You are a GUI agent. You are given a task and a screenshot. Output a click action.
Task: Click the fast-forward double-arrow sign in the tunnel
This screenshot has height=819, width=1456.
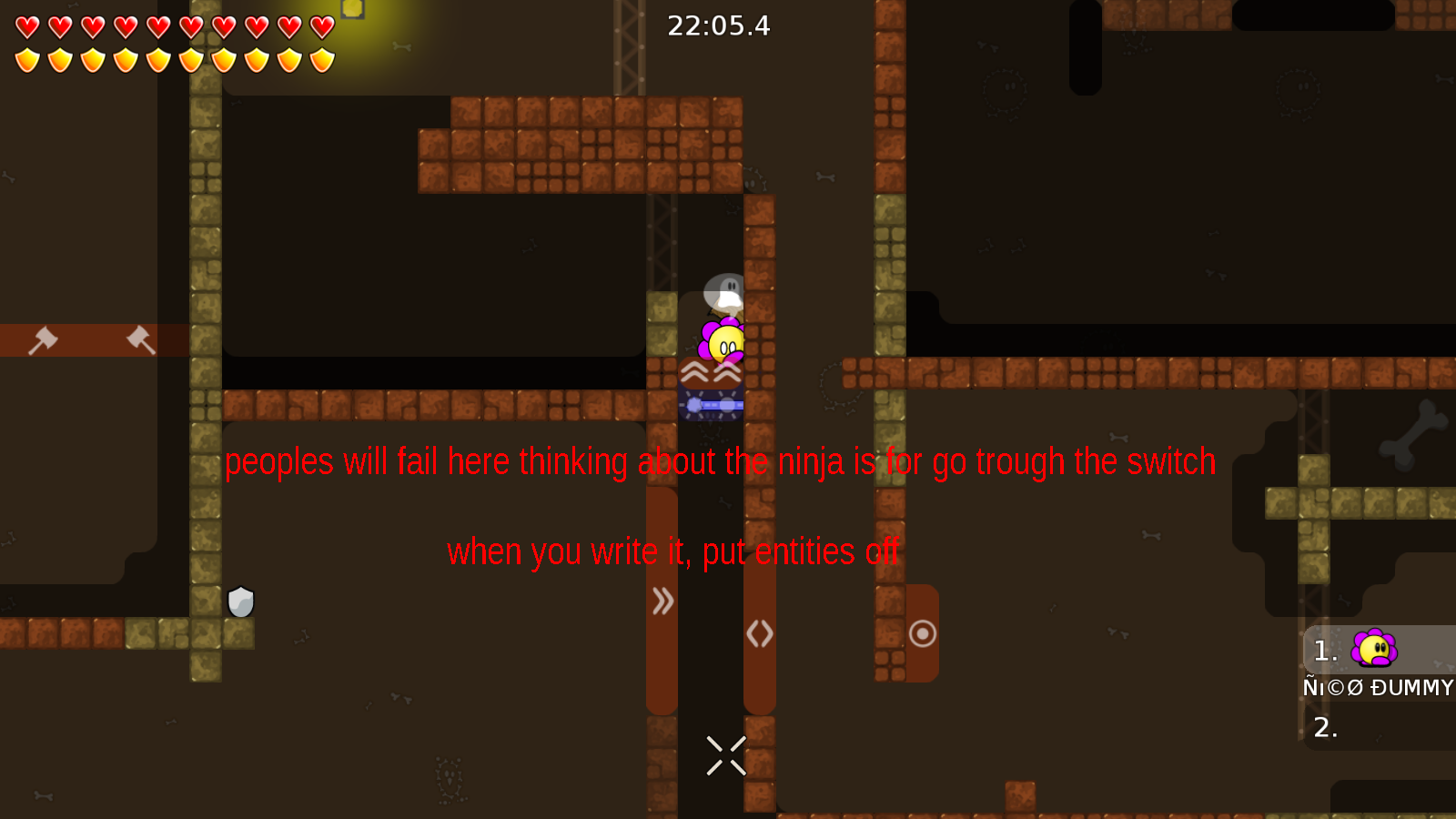pos(662,602)
